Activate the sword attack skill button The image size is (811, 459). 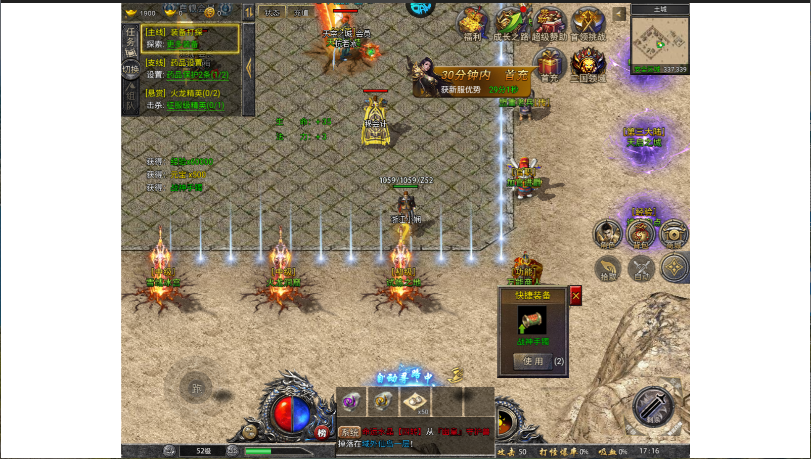[x=654, y=406]
